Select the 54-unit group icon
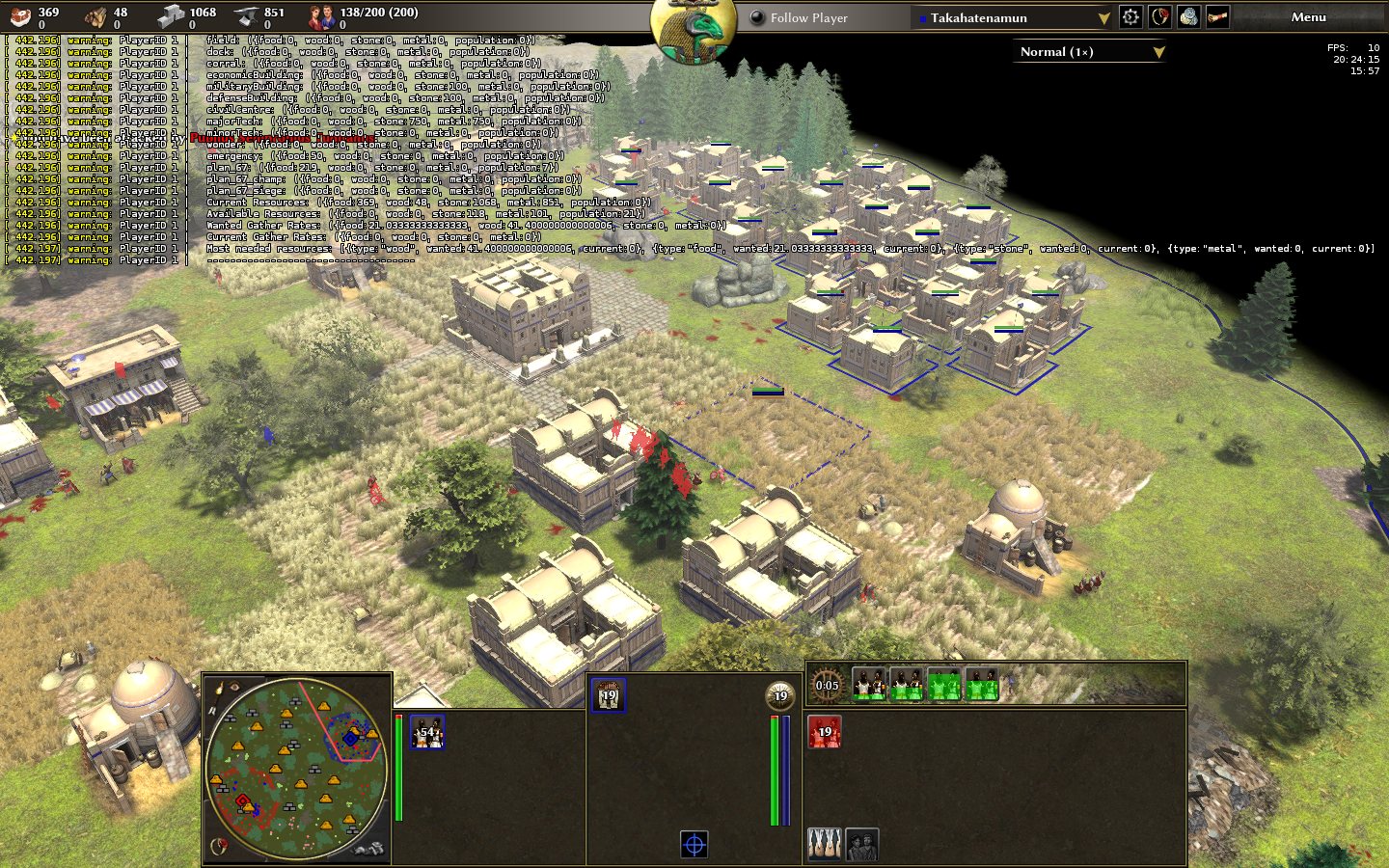The width and height of the screenshot is (1389, 868). [x=426, y=732]
